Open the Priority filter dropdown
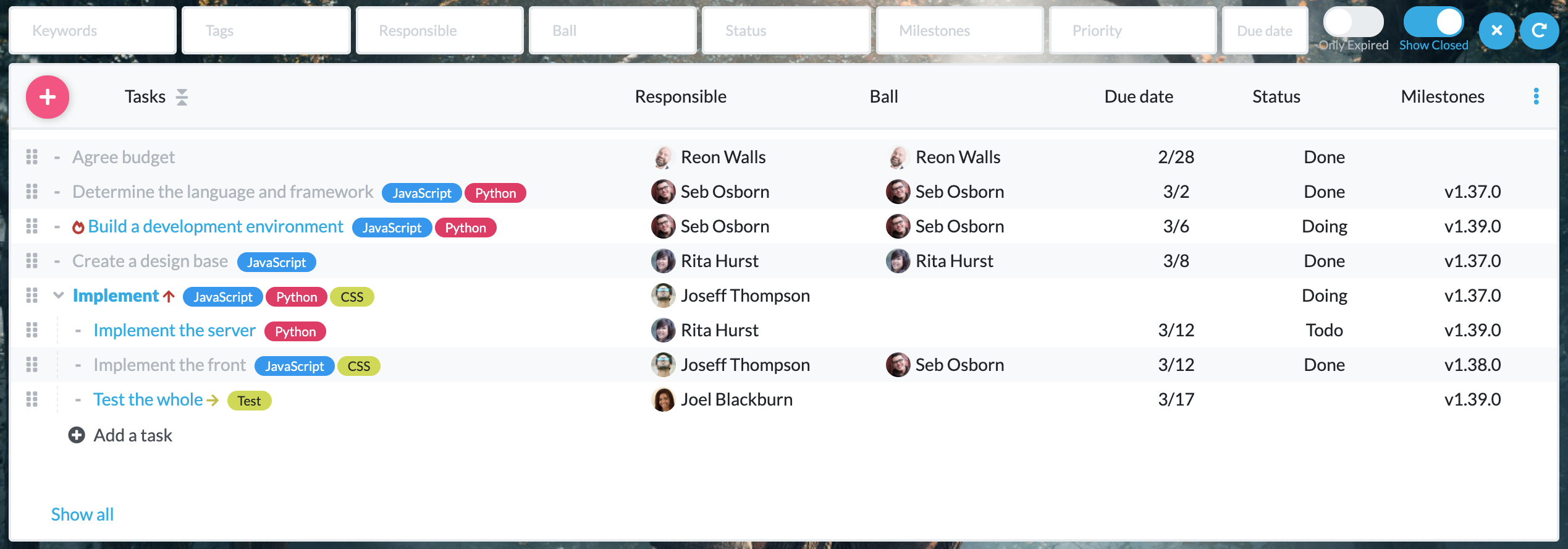The width and height of the screenshot is (1568, 549). (1132, 30)
